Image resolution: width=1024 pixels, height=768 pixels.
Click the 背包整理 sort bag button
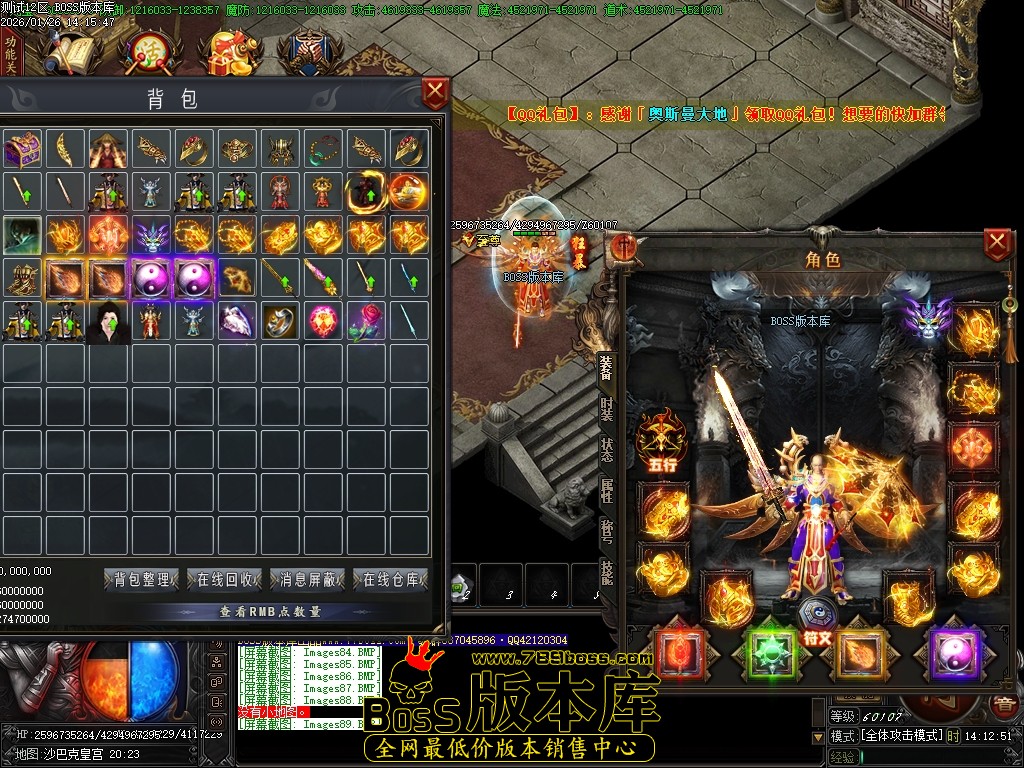[141, 579]
